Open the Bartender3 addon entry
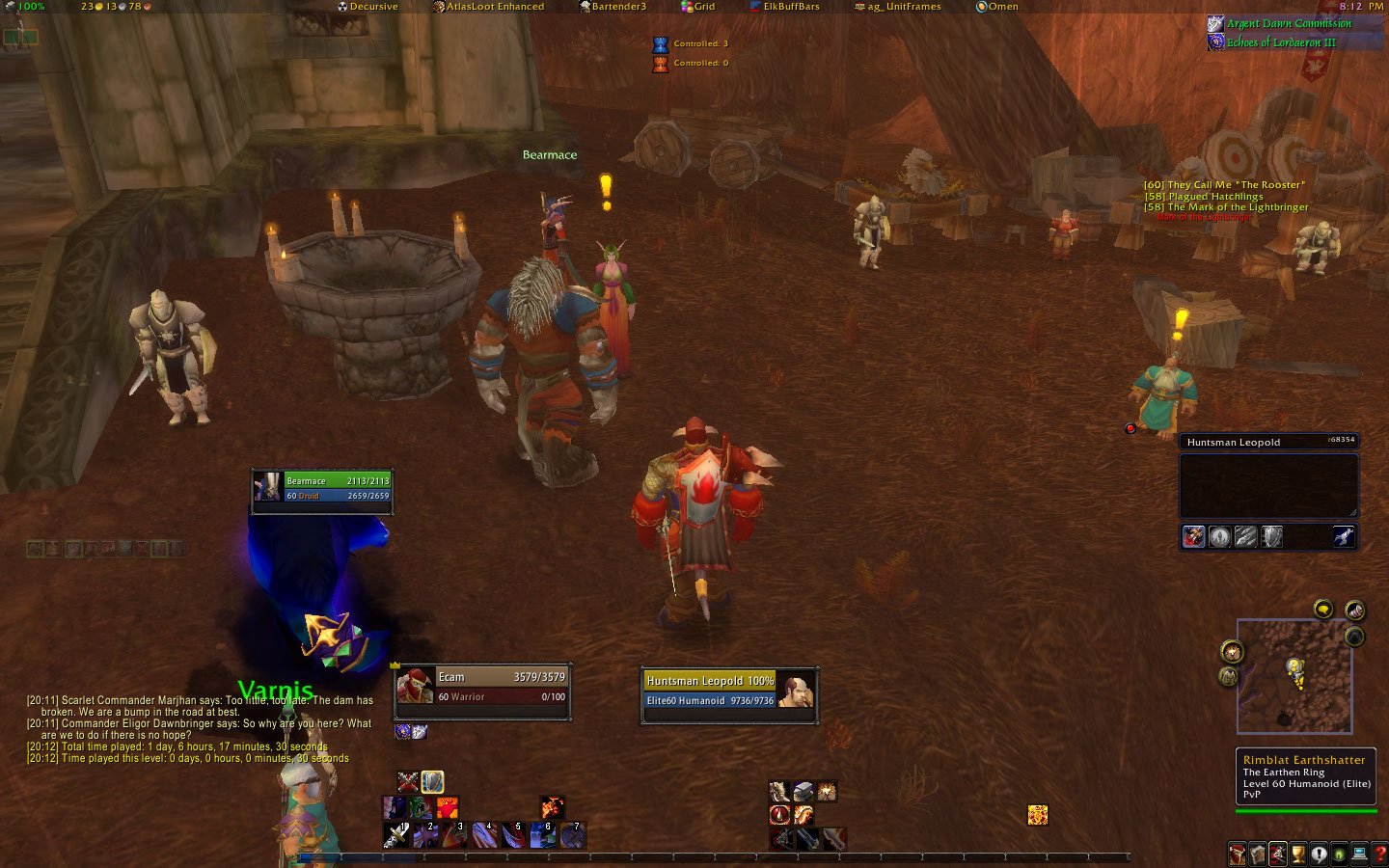Image resolution: width=1389 pixels, height=868 pixels. 613,7
